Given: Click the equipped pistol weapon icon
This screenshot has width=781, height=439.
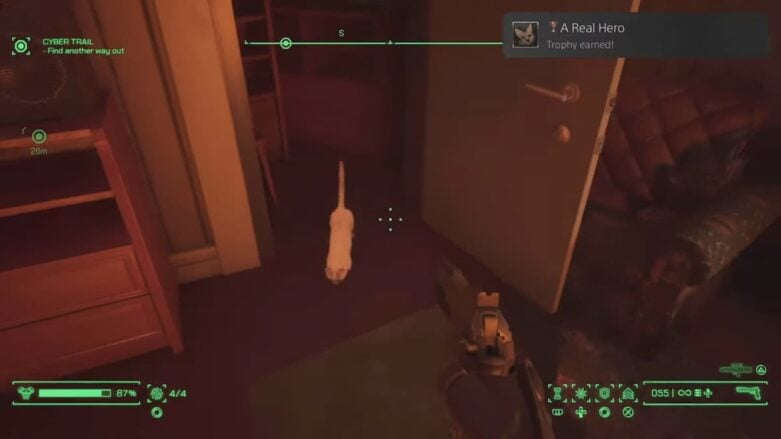Looking at the screenshot, I should pos(748,392).
